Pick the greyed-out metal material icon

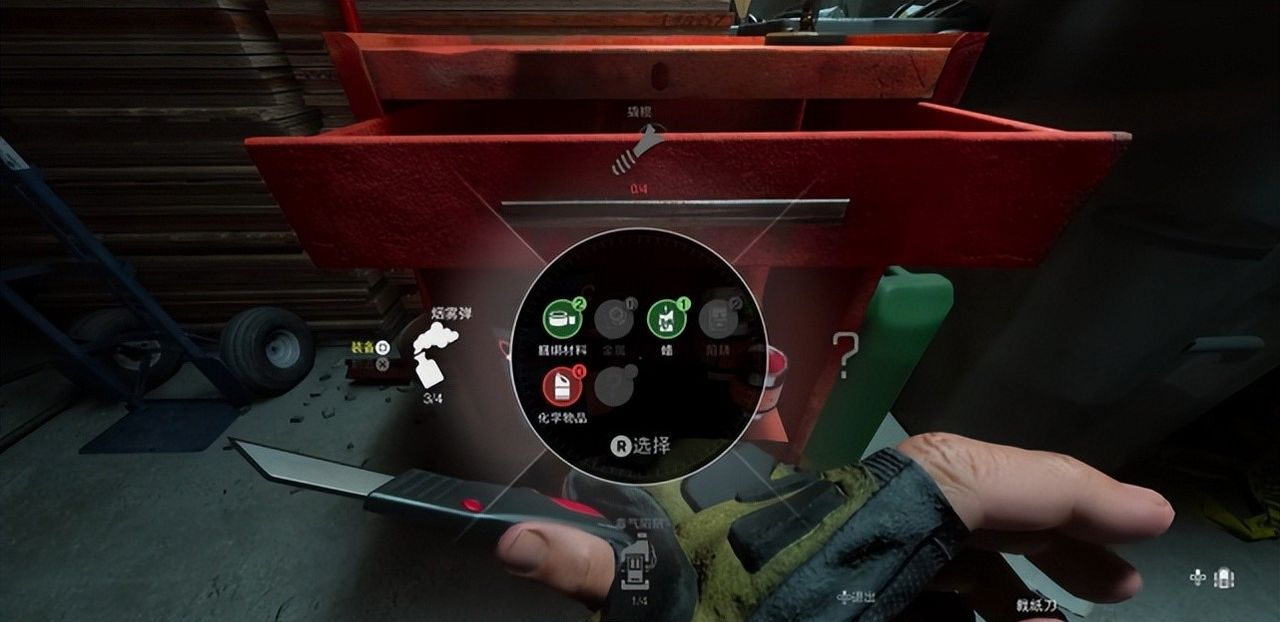[613, 319]
